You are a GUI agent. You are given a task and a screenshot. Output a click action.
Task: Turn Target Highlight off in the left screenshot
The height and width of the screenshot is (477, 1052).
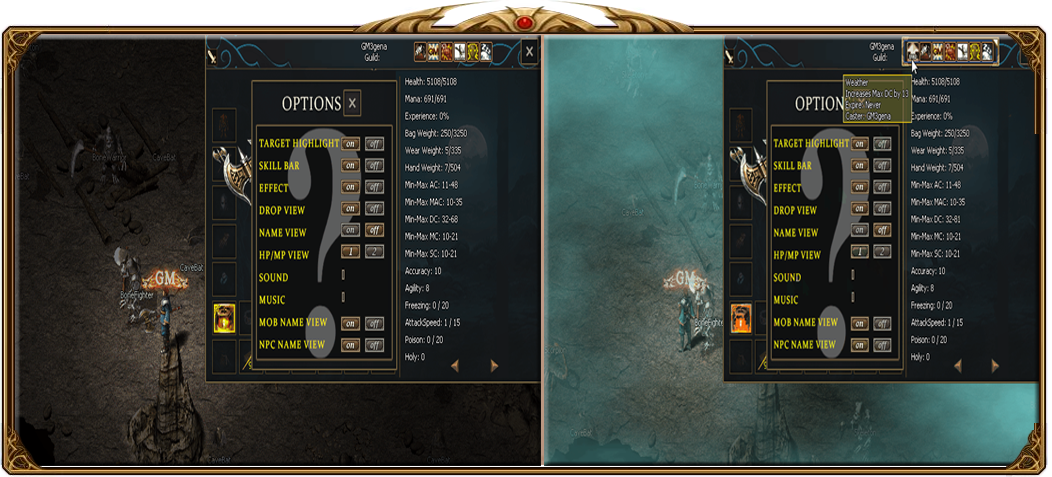374,143
